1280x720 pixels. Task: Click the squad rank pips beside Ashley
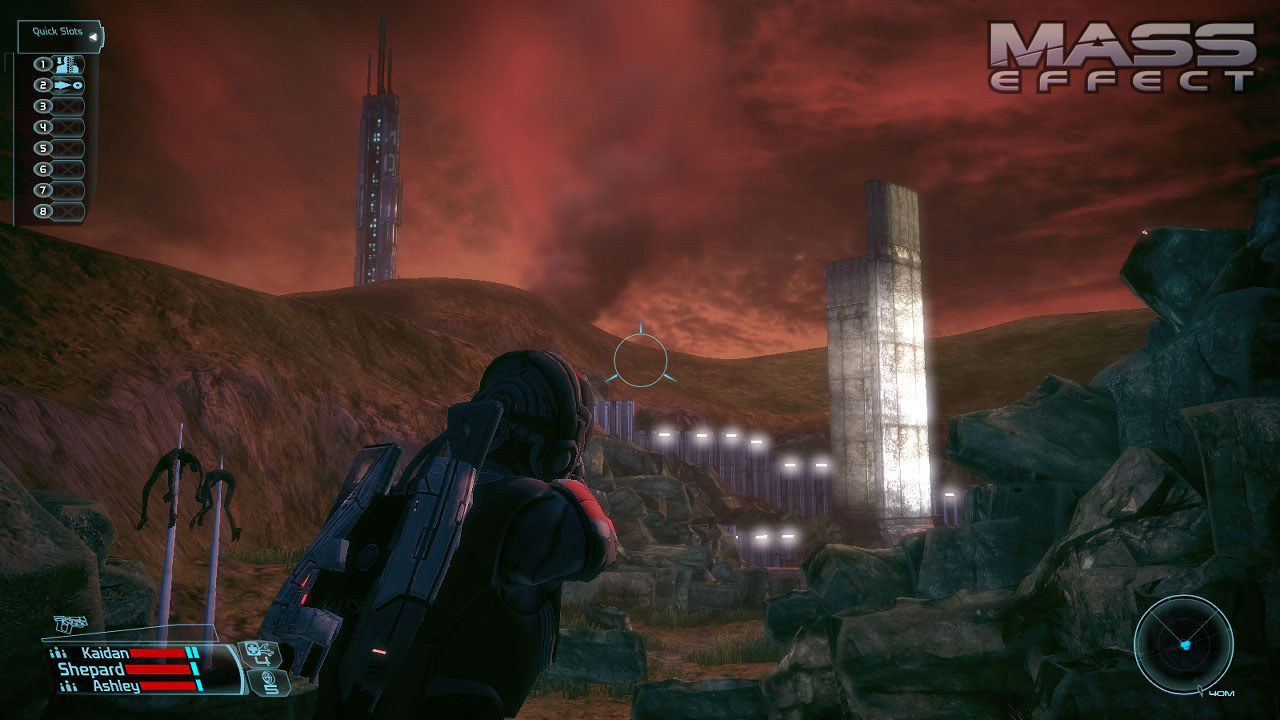pos(69,685)
